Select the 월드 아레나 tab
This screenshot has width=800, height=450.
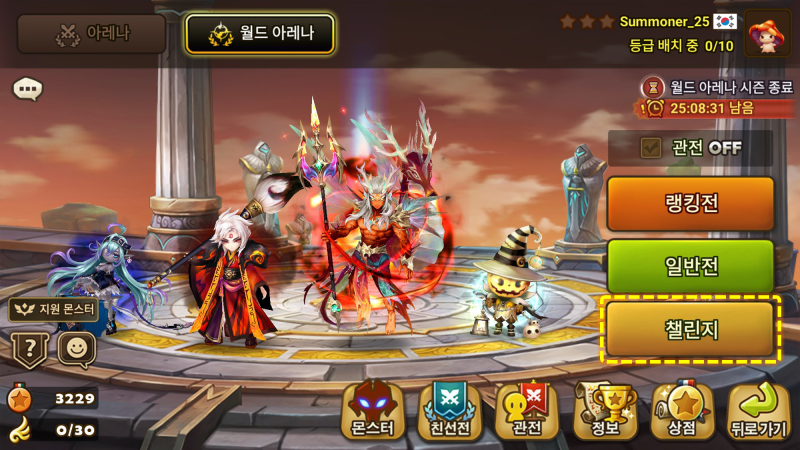click(x=260, y=34)
